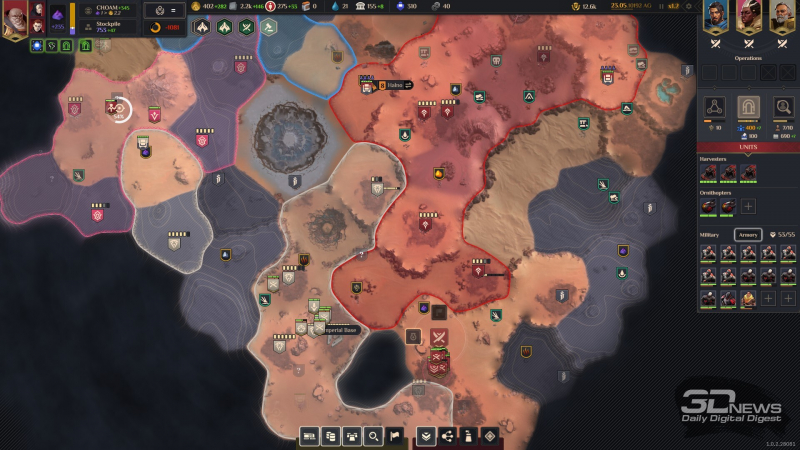Click the triangle nodes button in right panel

click(714, 107)
